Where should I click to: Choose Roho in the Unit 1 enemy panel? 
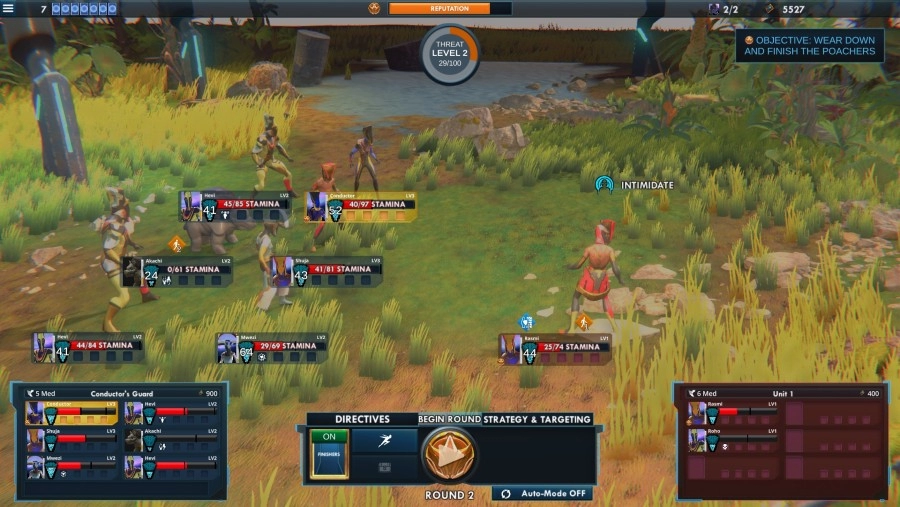[x=731, y=439]
